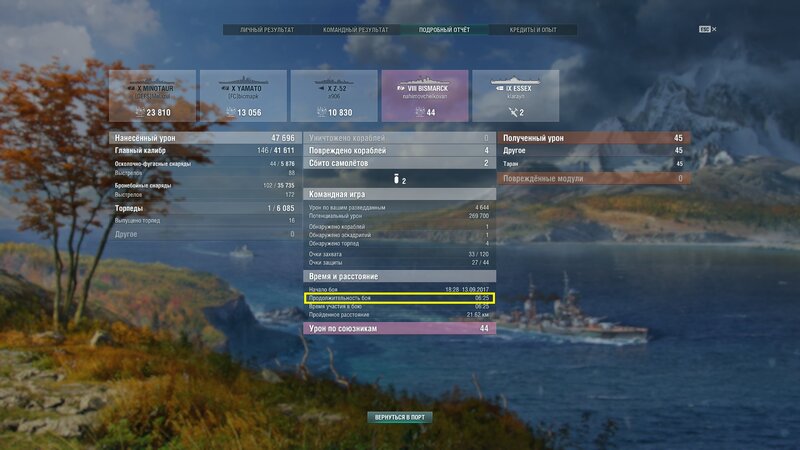800x450 pixels.
Task: Choose the IX Essex ship card
Action: pos(512,96)
